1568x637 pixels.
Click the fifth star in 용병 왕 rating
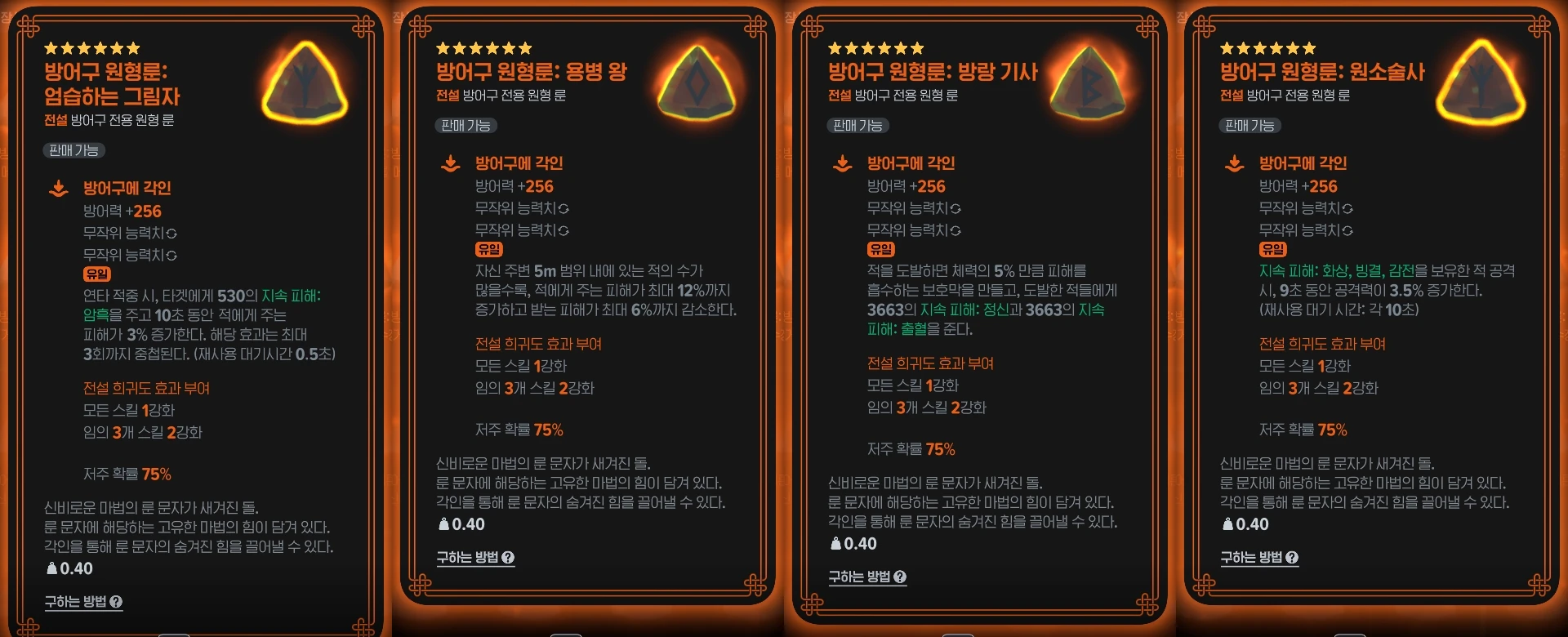click(x=510, y=48)
